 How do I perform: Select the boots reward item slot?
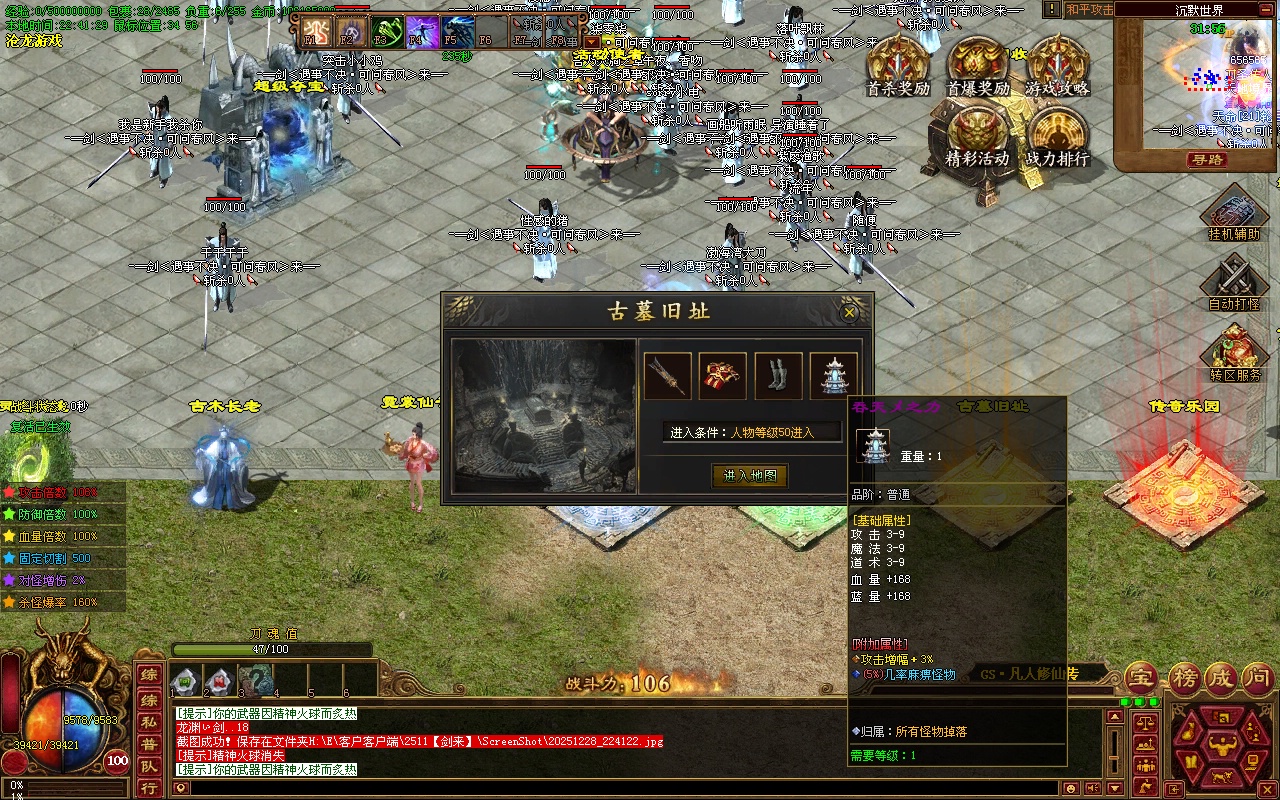point(778,375)
